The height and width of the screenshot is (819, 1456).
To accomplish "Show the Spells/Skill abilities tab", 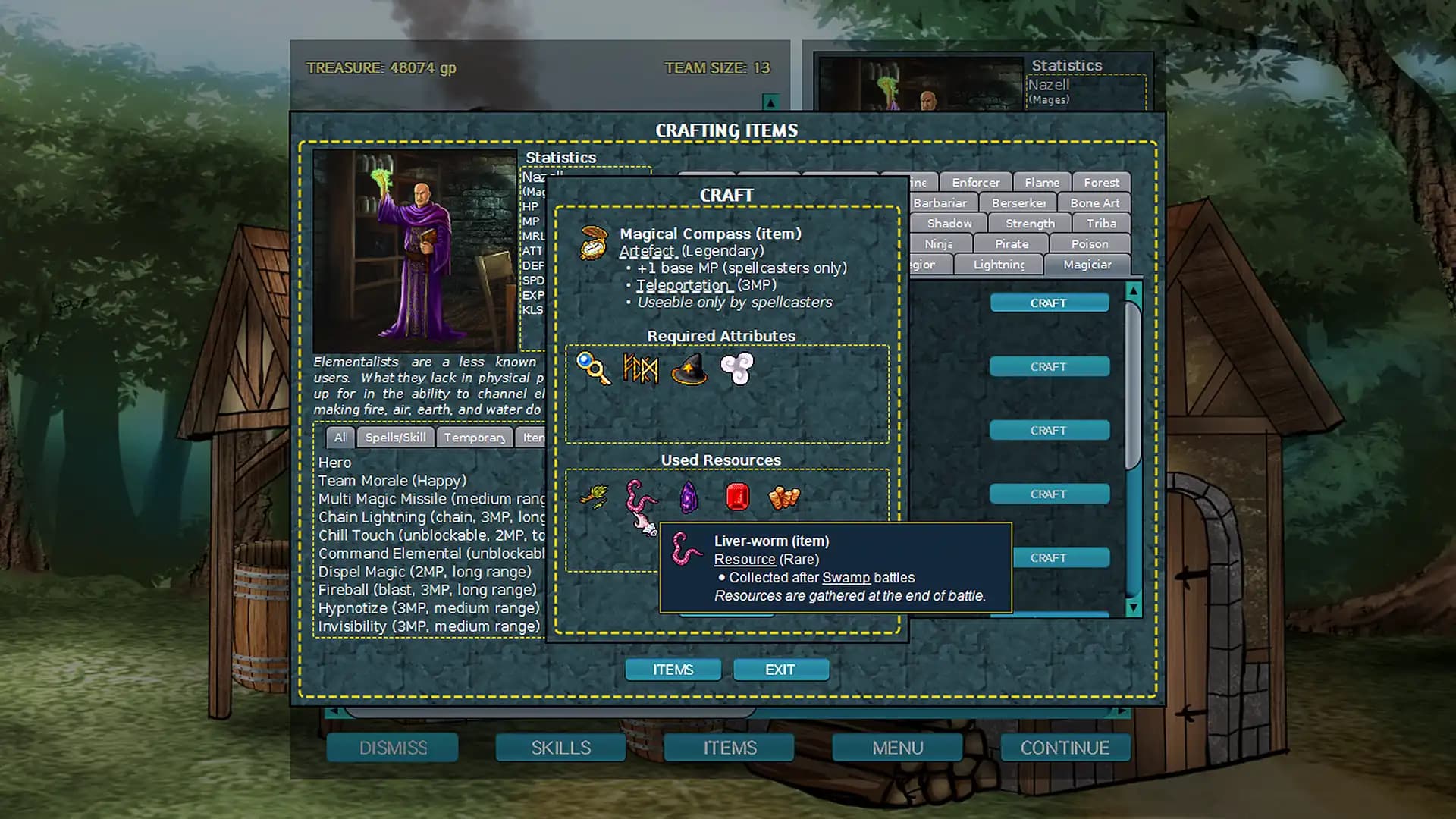I will click(395, 438).
